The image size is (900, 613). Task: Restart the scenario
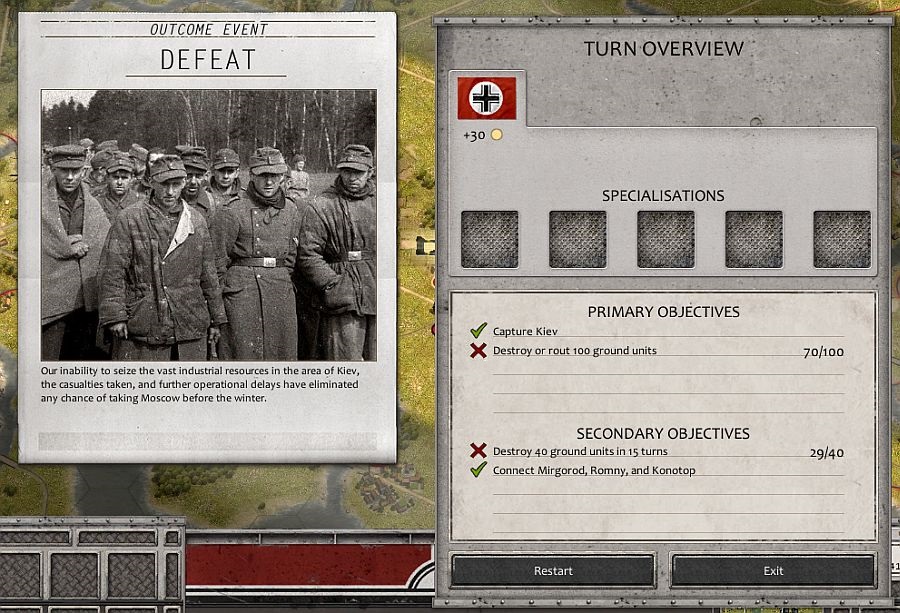(x=553, y=571)
